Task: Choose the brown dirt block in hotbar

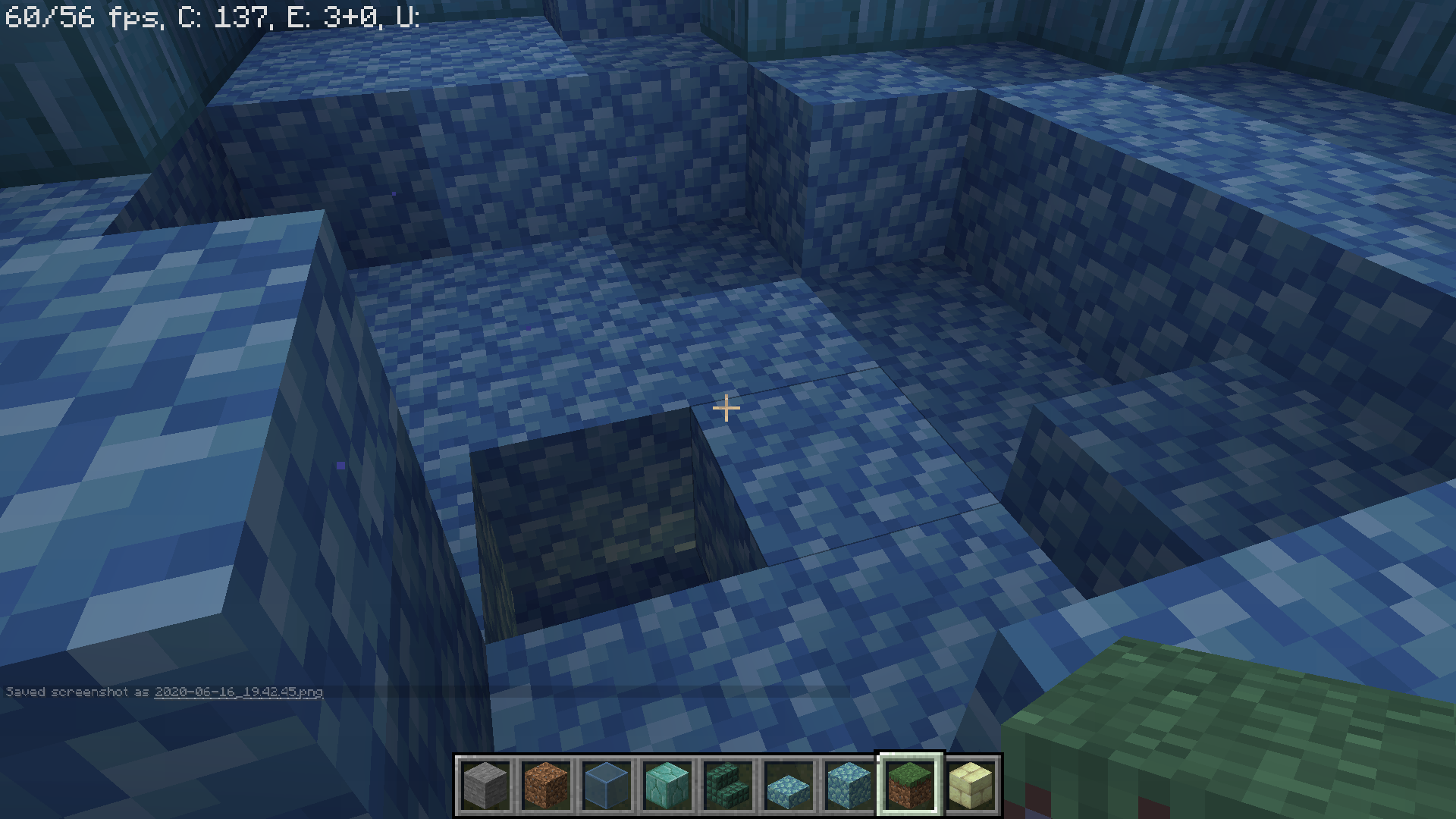Action: (x=546, y=786)
